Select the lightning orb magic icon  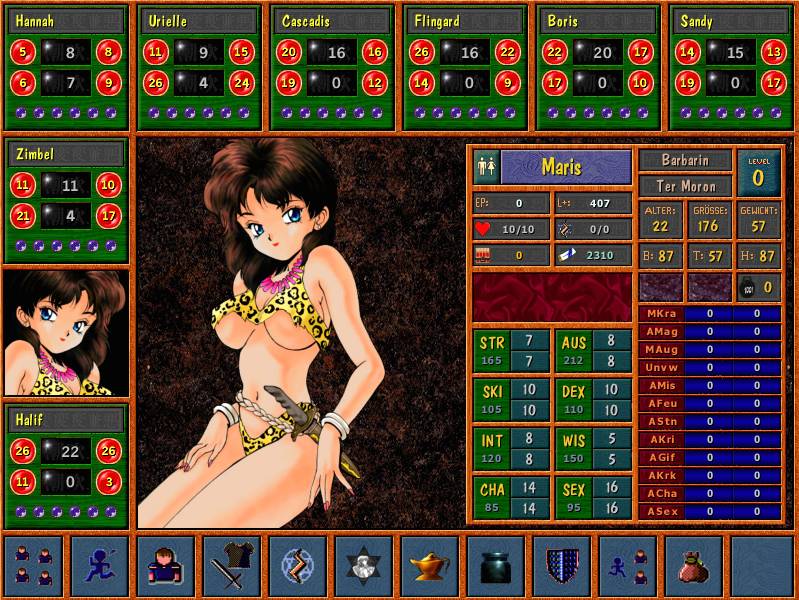(x=297, y=566)
